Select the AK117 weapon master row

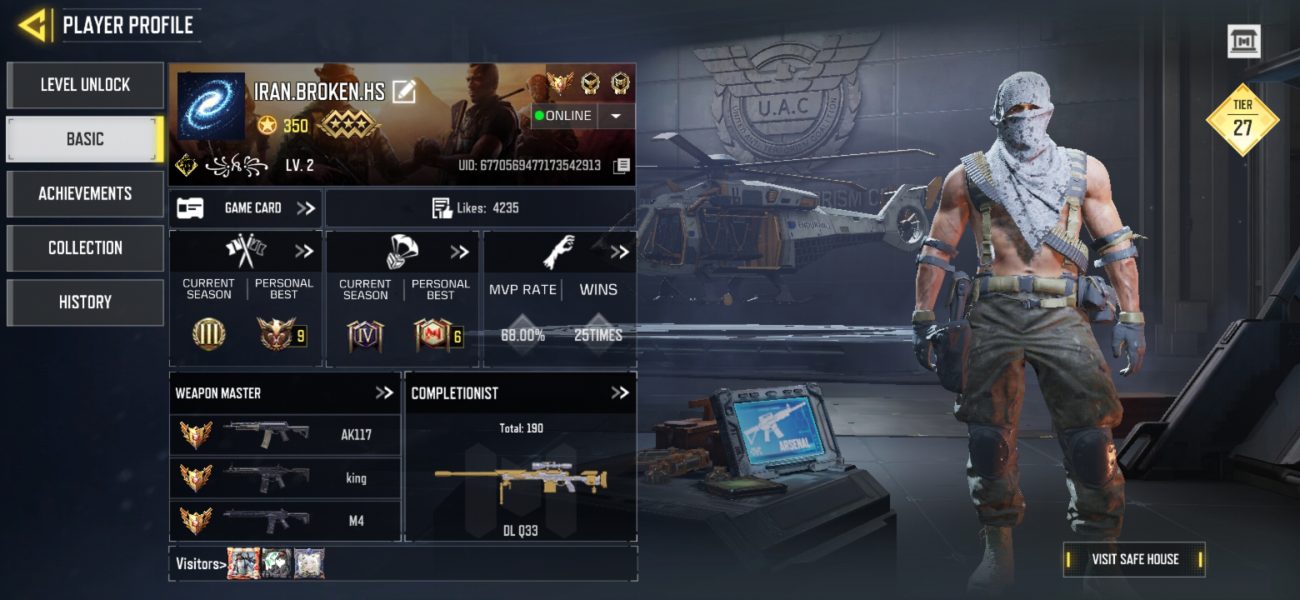click(x=285, y=435)
